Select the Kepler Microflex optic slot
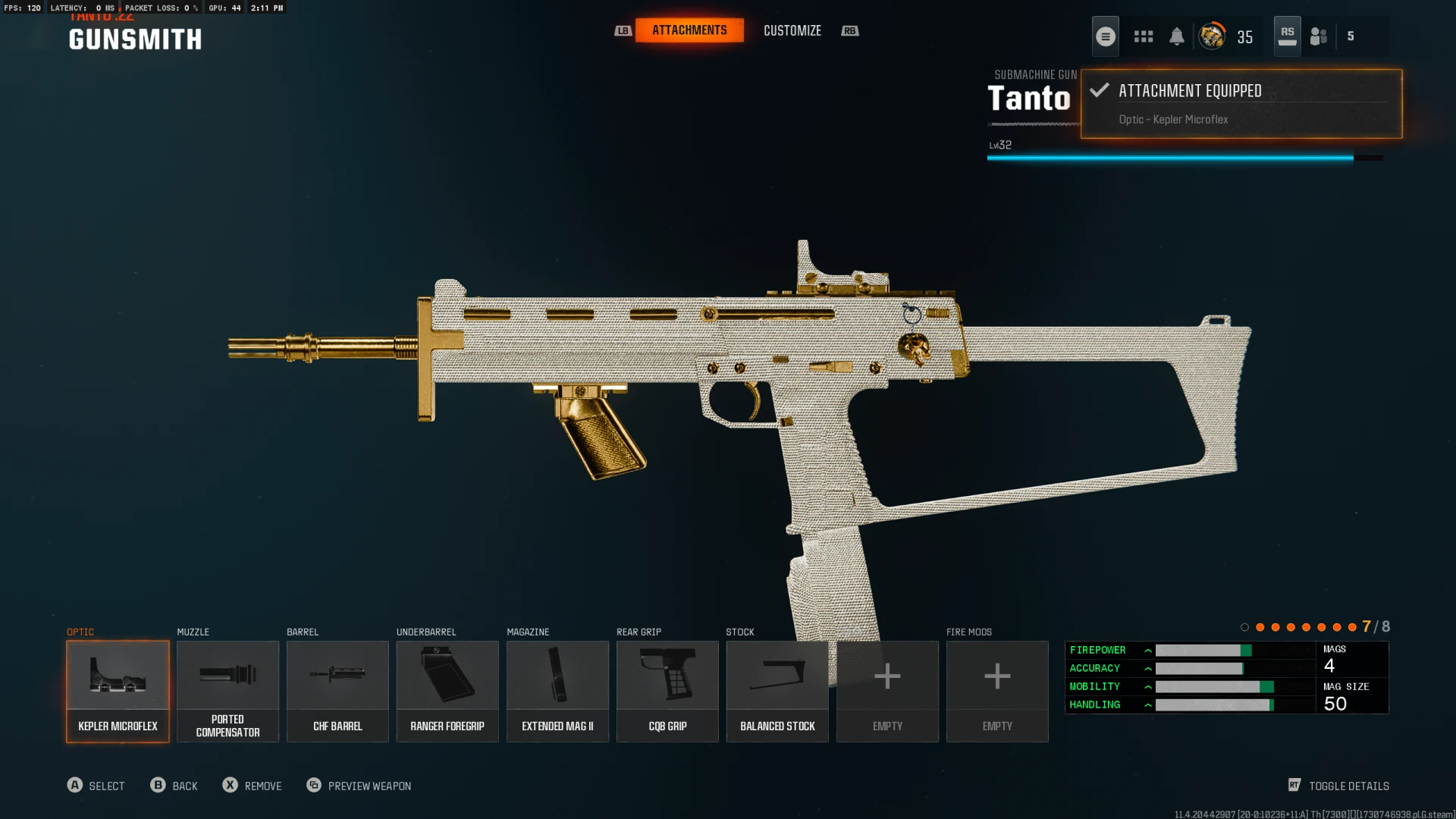The image size is (1456, 819). point(118,691)
